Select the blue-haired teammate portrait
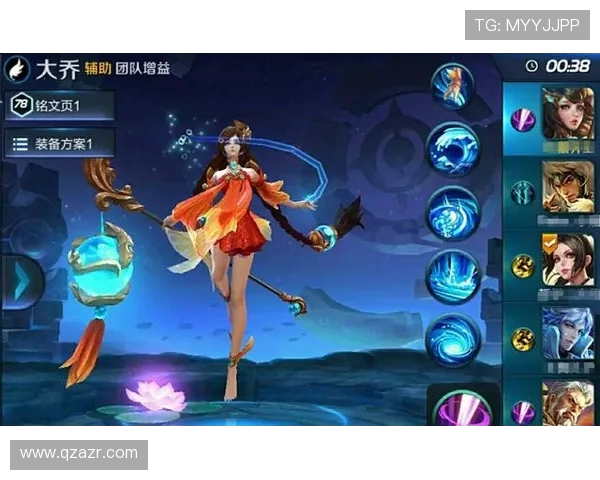 [x=567, y=333]
